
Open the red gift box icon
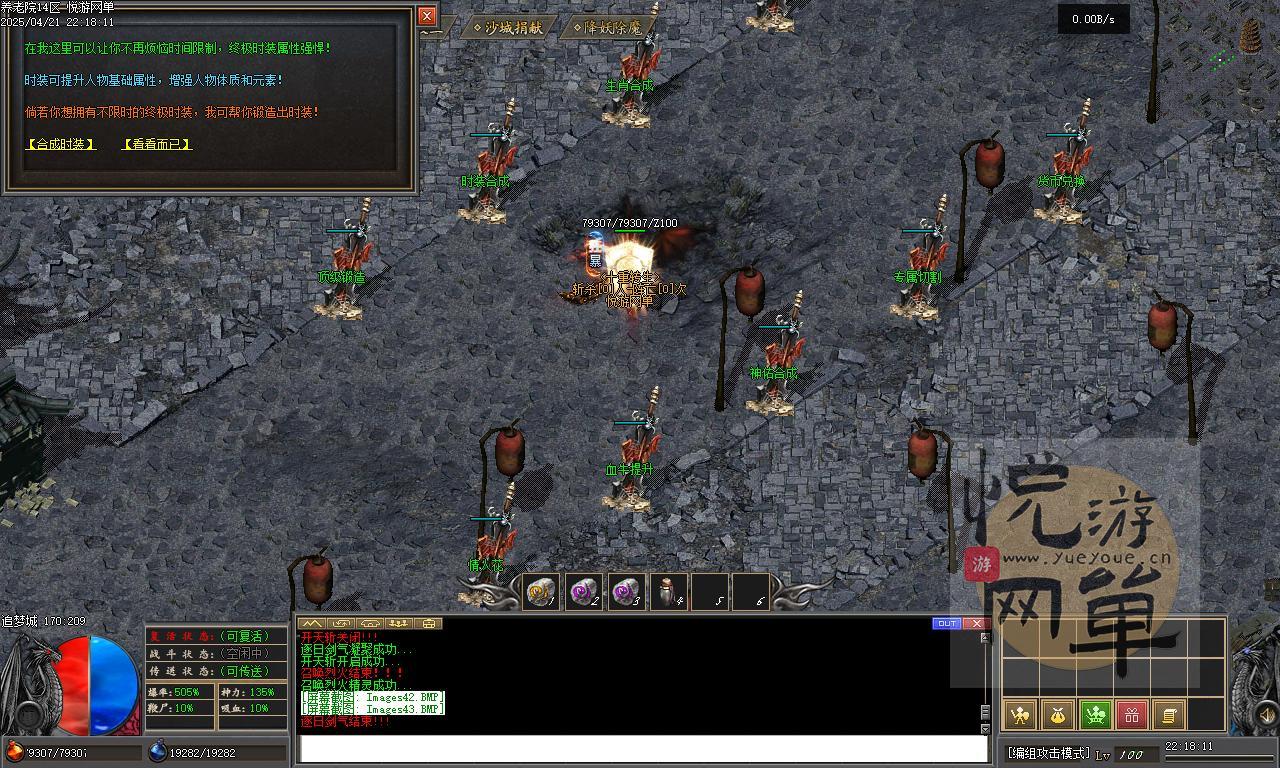1132,715
